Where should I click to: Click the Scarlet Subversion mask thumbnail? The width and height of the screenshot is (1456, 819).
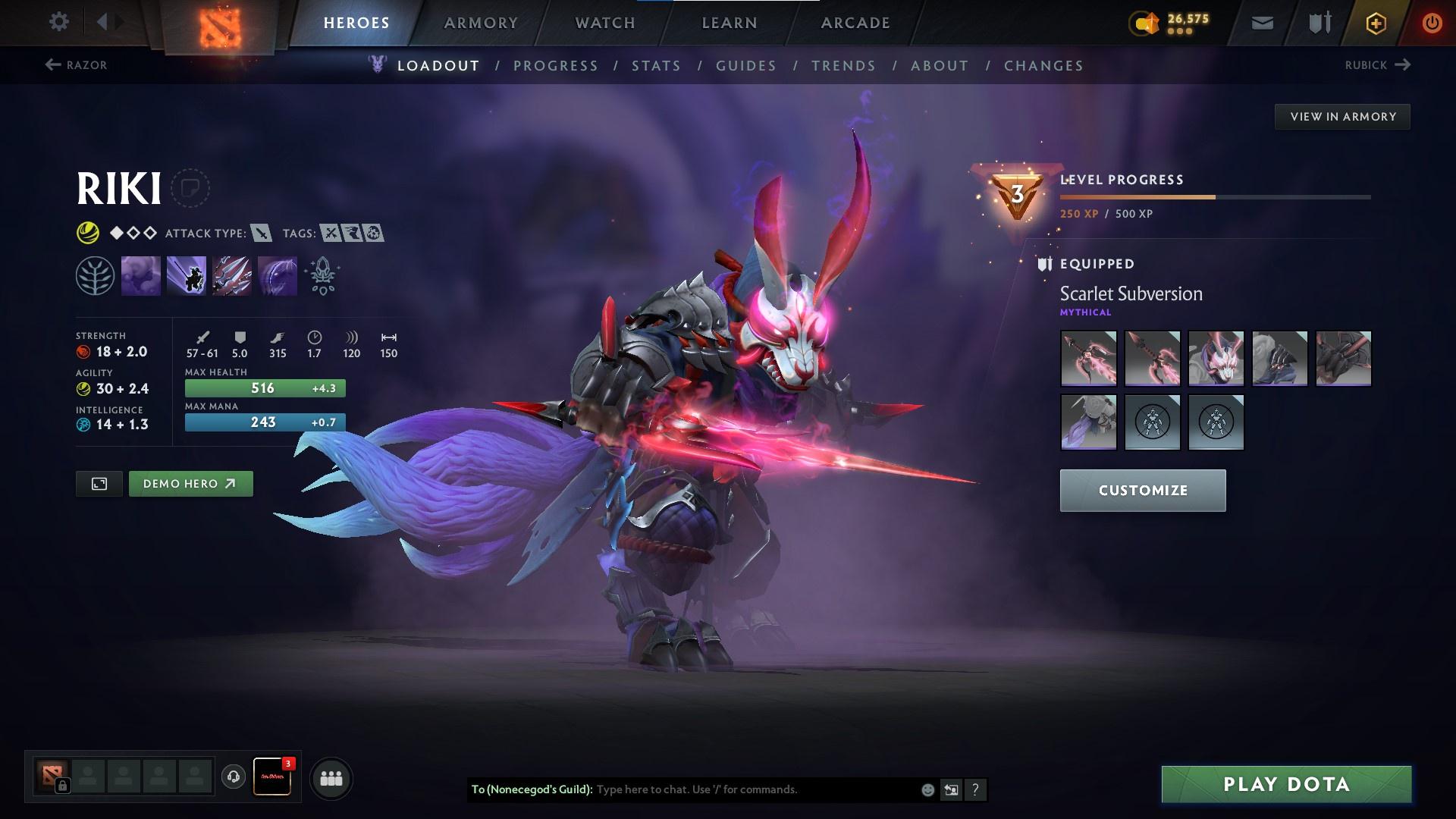[1216, 359]
